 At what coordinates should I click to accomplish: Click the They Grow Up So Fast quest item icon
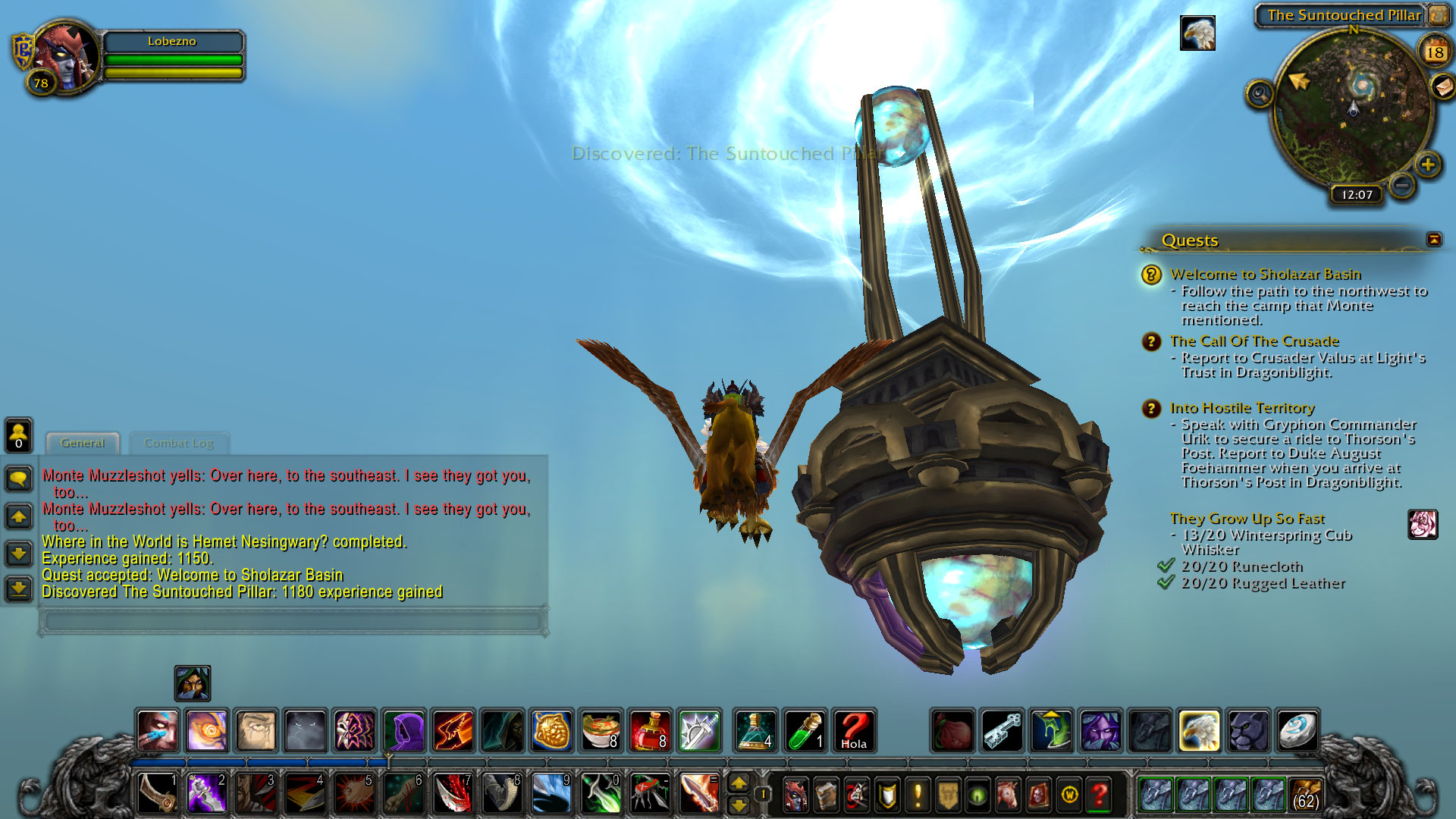click(1422, 524)
